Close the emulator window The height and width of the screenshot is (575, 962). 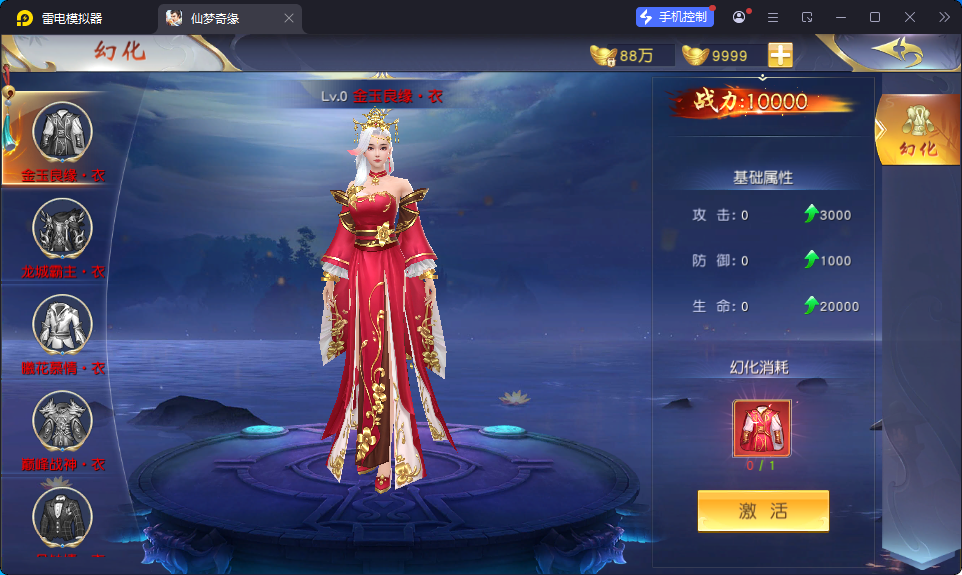tap(910, 17)
